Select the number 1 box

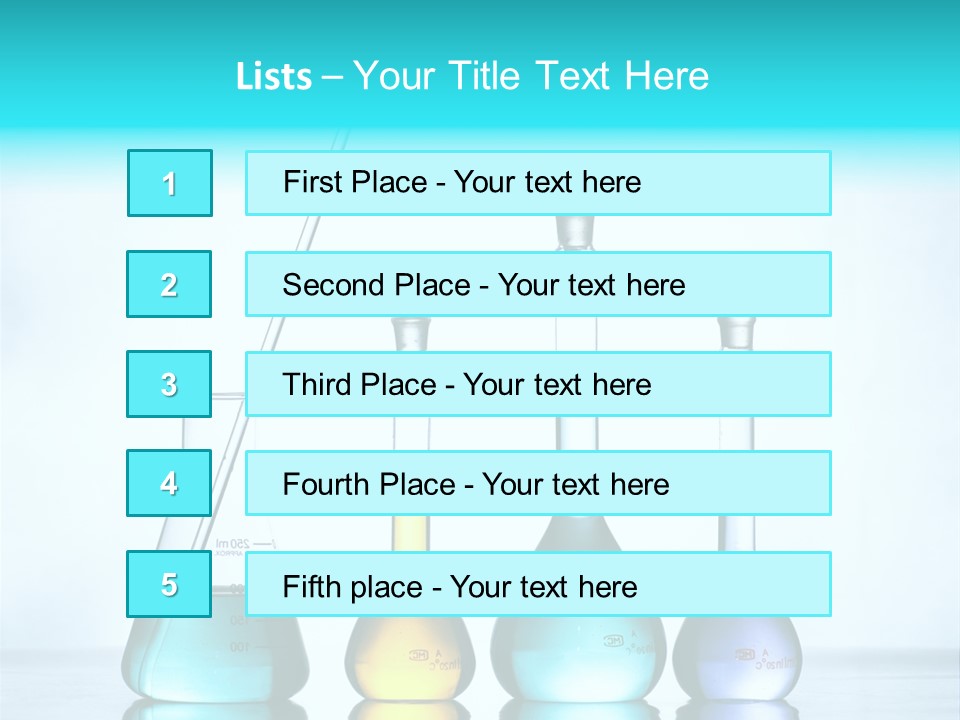[x=170, y=183]
